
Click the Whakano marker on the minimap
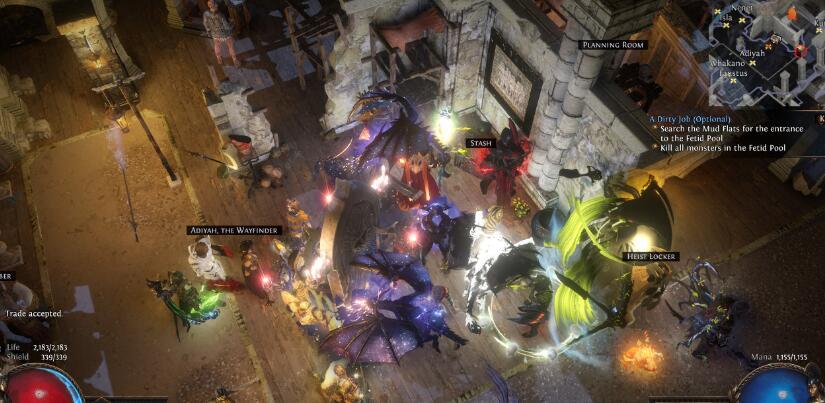point(727,62)
